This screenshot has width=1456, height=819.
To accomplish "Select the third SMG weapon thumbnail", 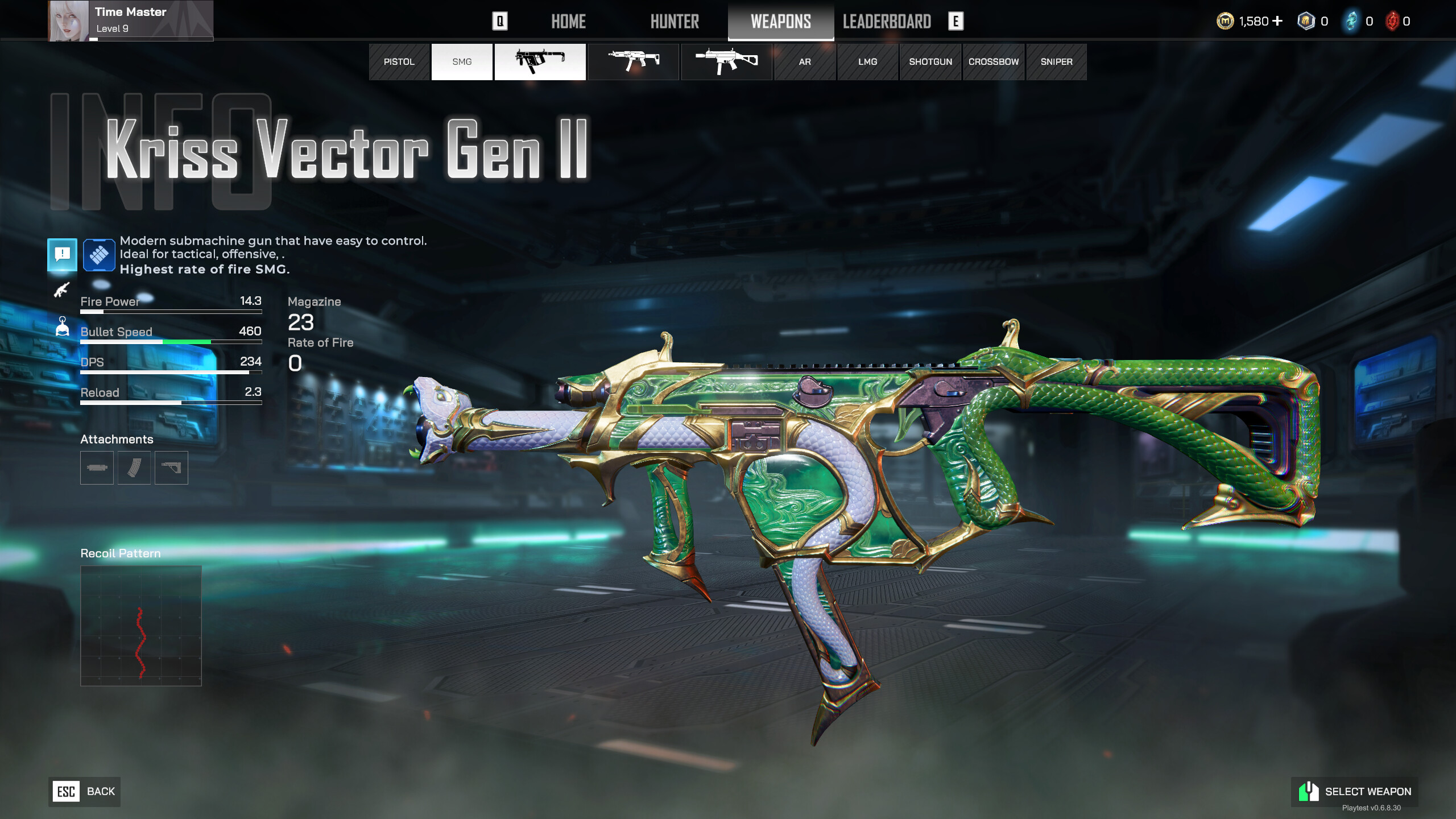I will tap(726, 62).
